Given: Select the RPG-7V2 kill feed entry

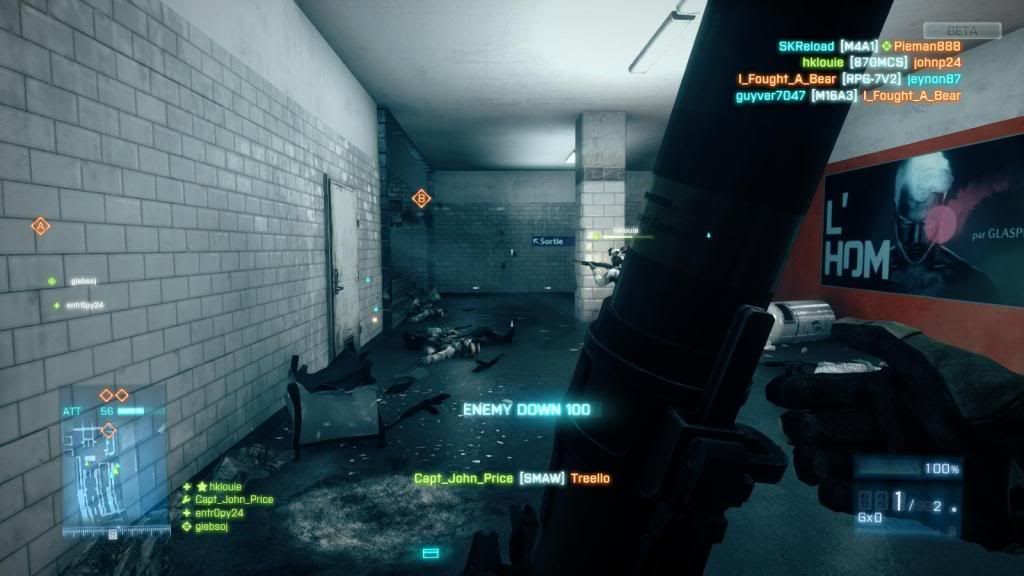Looking at the screenshot, I should (853, 79).
